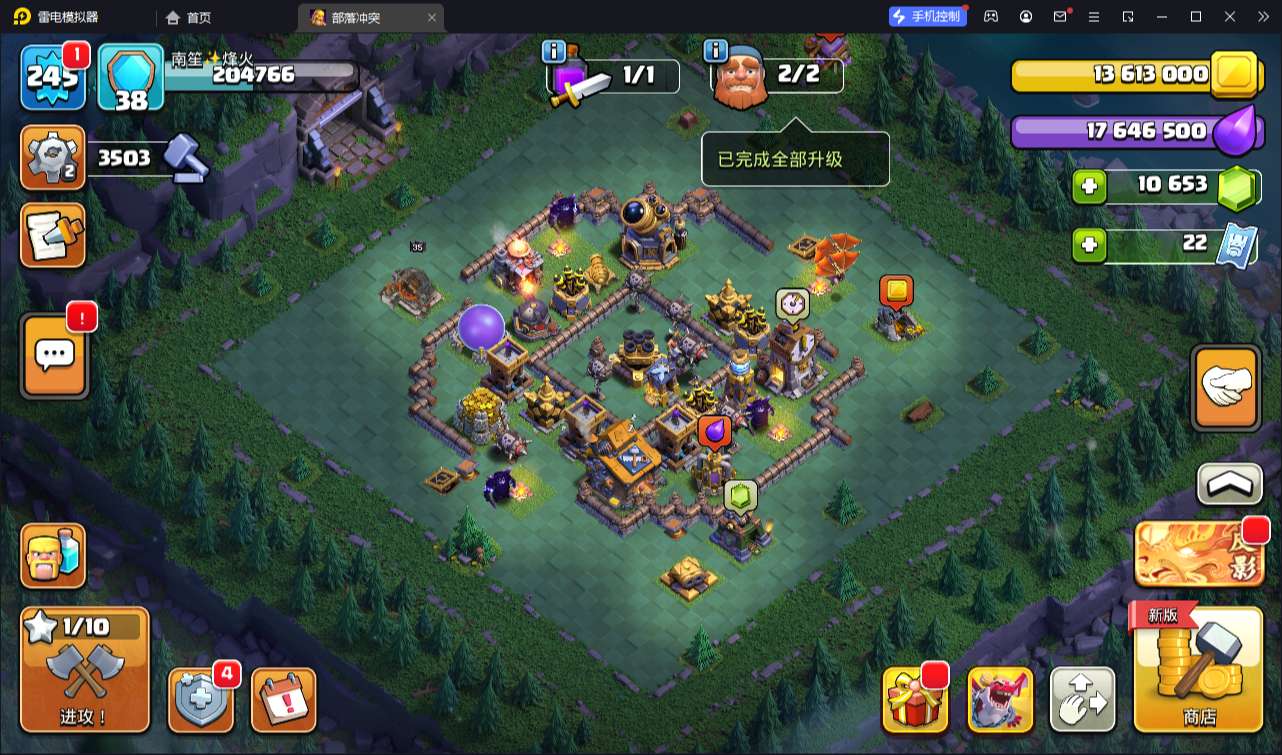Open the layout editor hand arrows button
The image size is (1282, 755).
pos(1082,699)
